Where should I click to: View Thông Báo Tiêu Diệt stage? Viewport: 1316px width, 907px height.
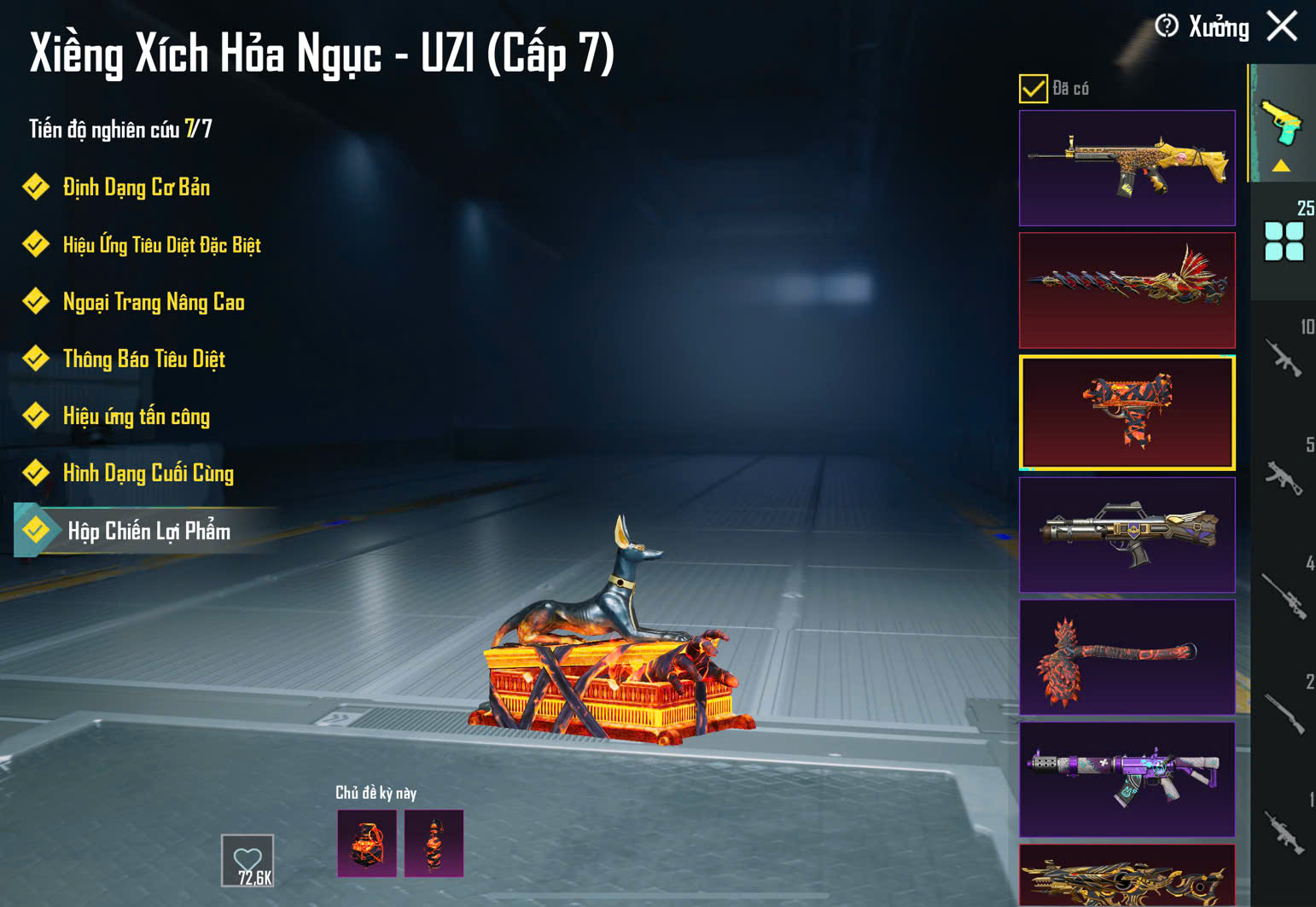pyautogui.click(x=143, y=359)
